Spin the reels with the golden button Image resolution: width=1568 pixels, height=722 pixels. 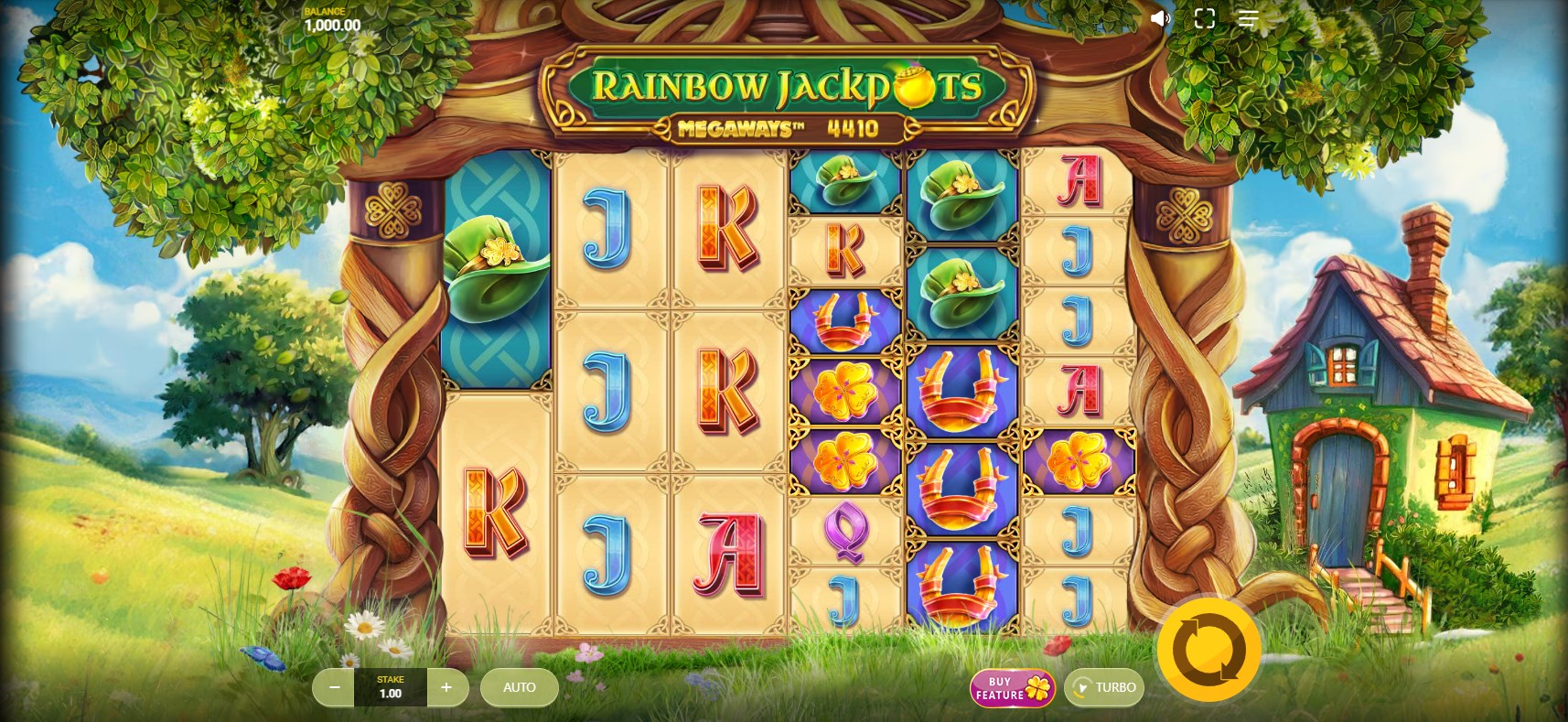(x=1208, y=650)
